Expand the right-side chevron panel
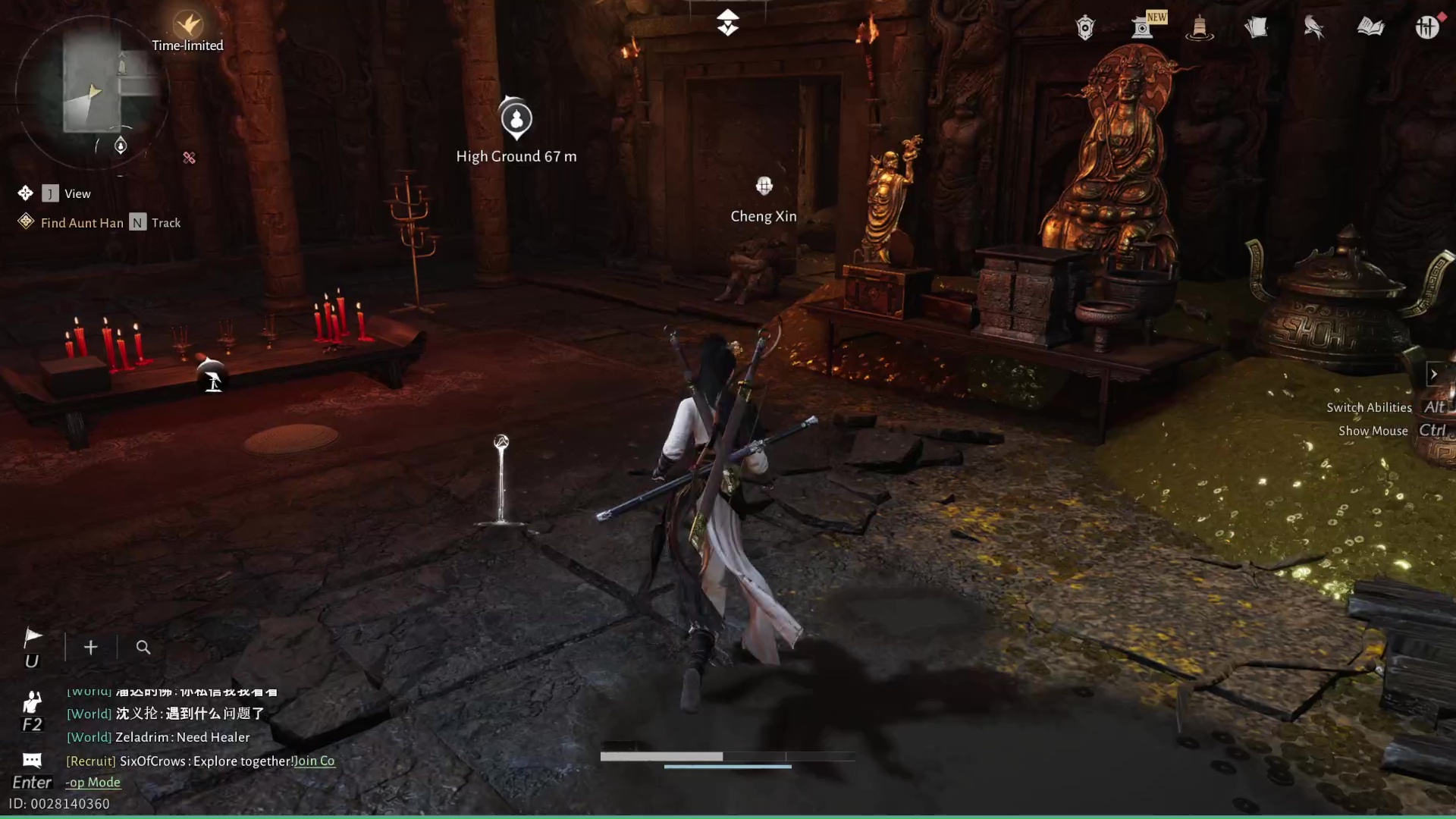Screen dimensions: 1456x819 [1435, 374]
